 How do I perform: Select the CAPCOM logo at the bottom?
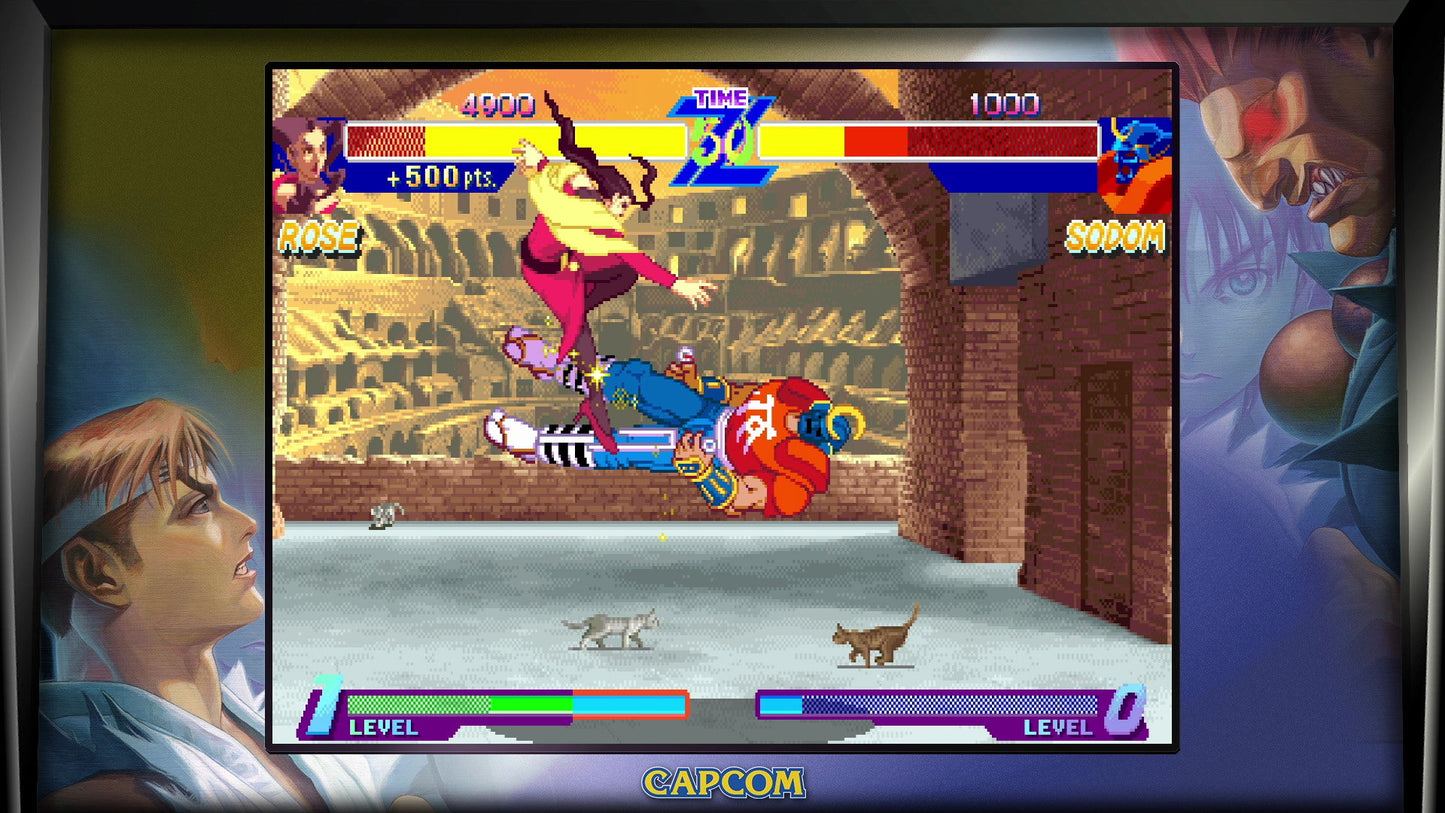pyautogui.click(x=722, y=783)
